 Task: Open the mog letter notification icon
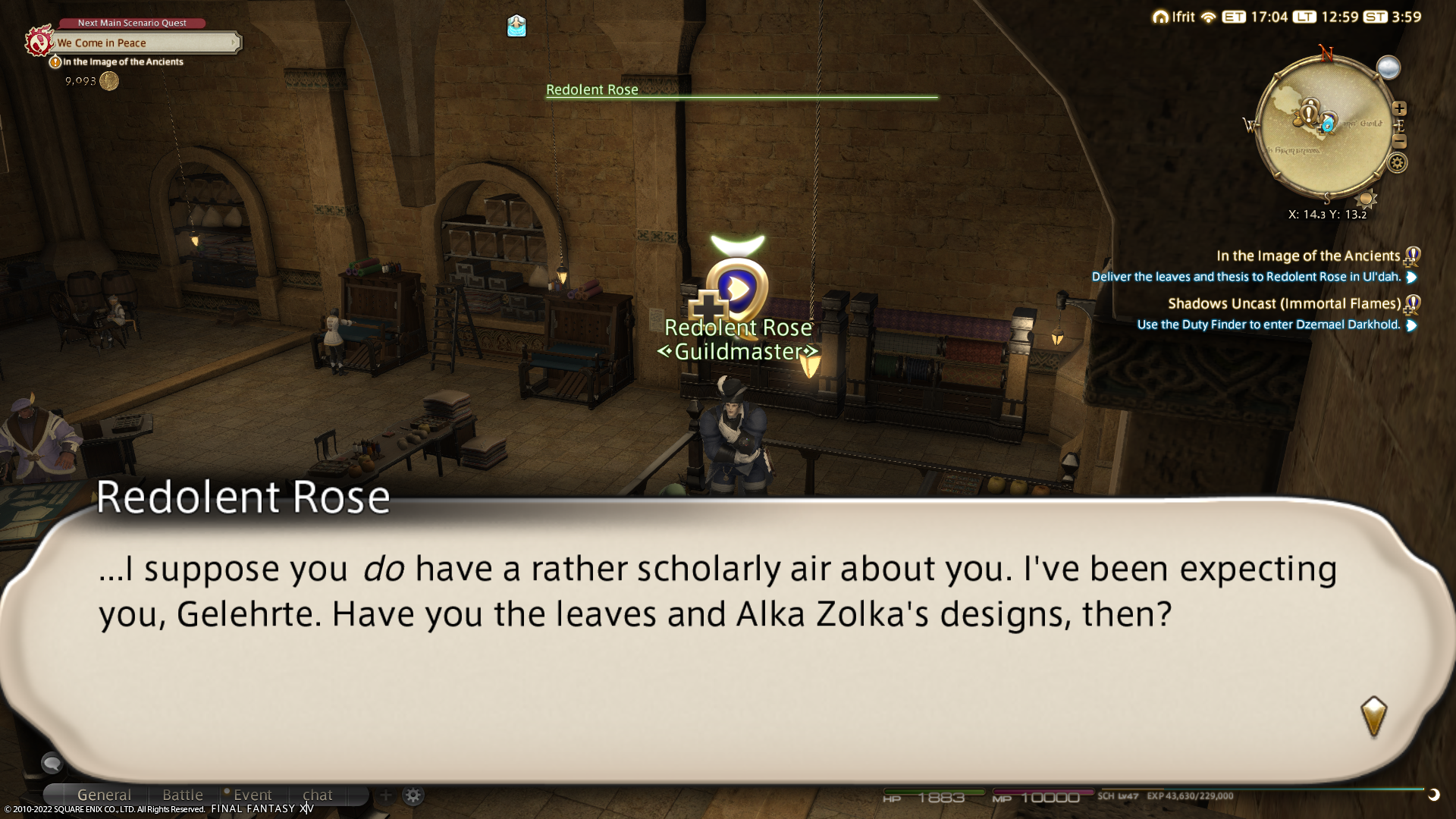pos(516,27)
